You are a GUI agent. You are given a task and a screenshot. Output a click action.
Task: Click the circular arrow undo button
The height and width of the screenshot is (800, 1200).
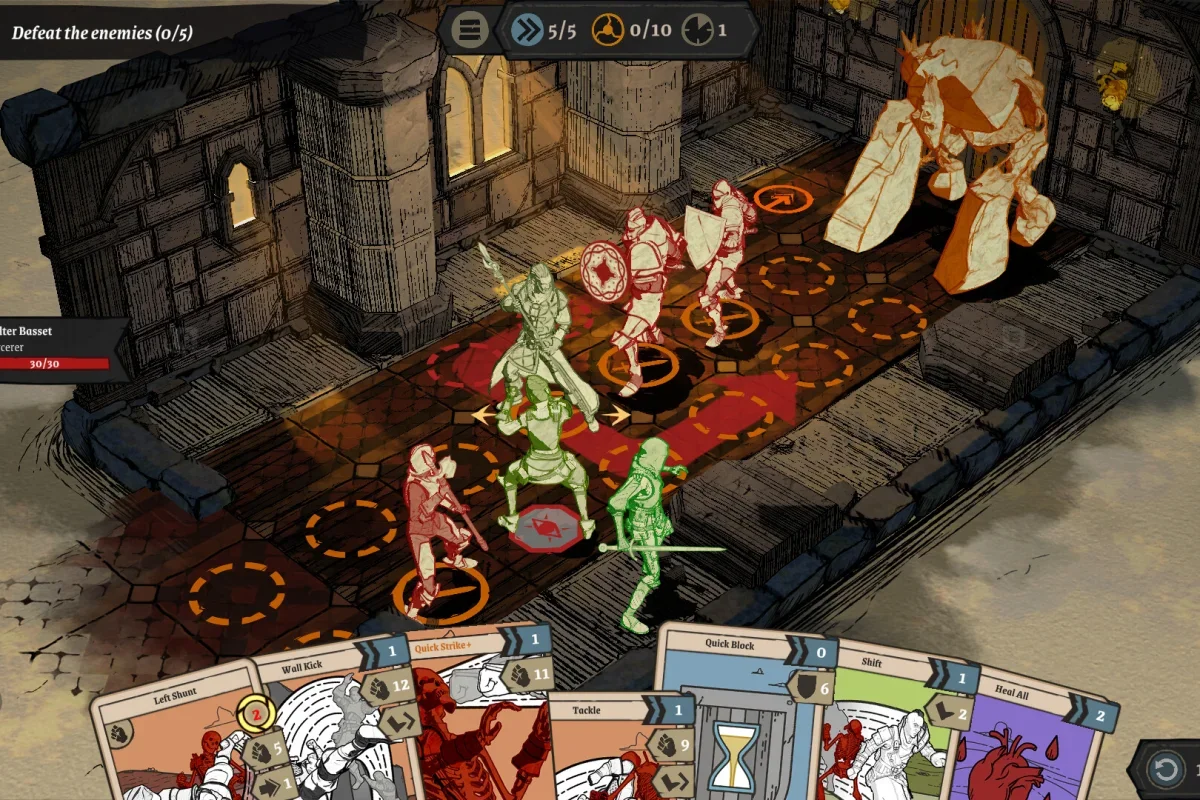point(1166,771)
